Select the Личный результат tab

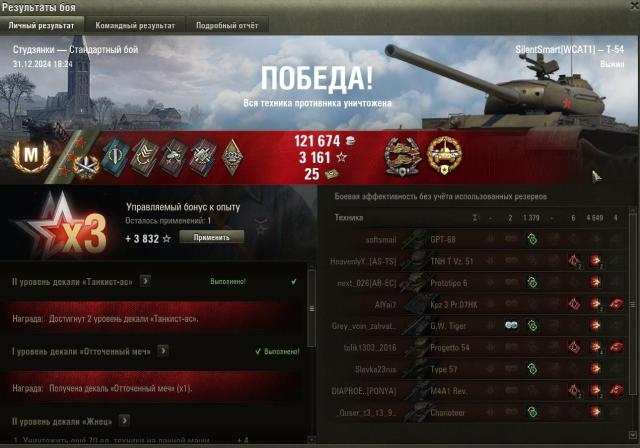(42, 25)
